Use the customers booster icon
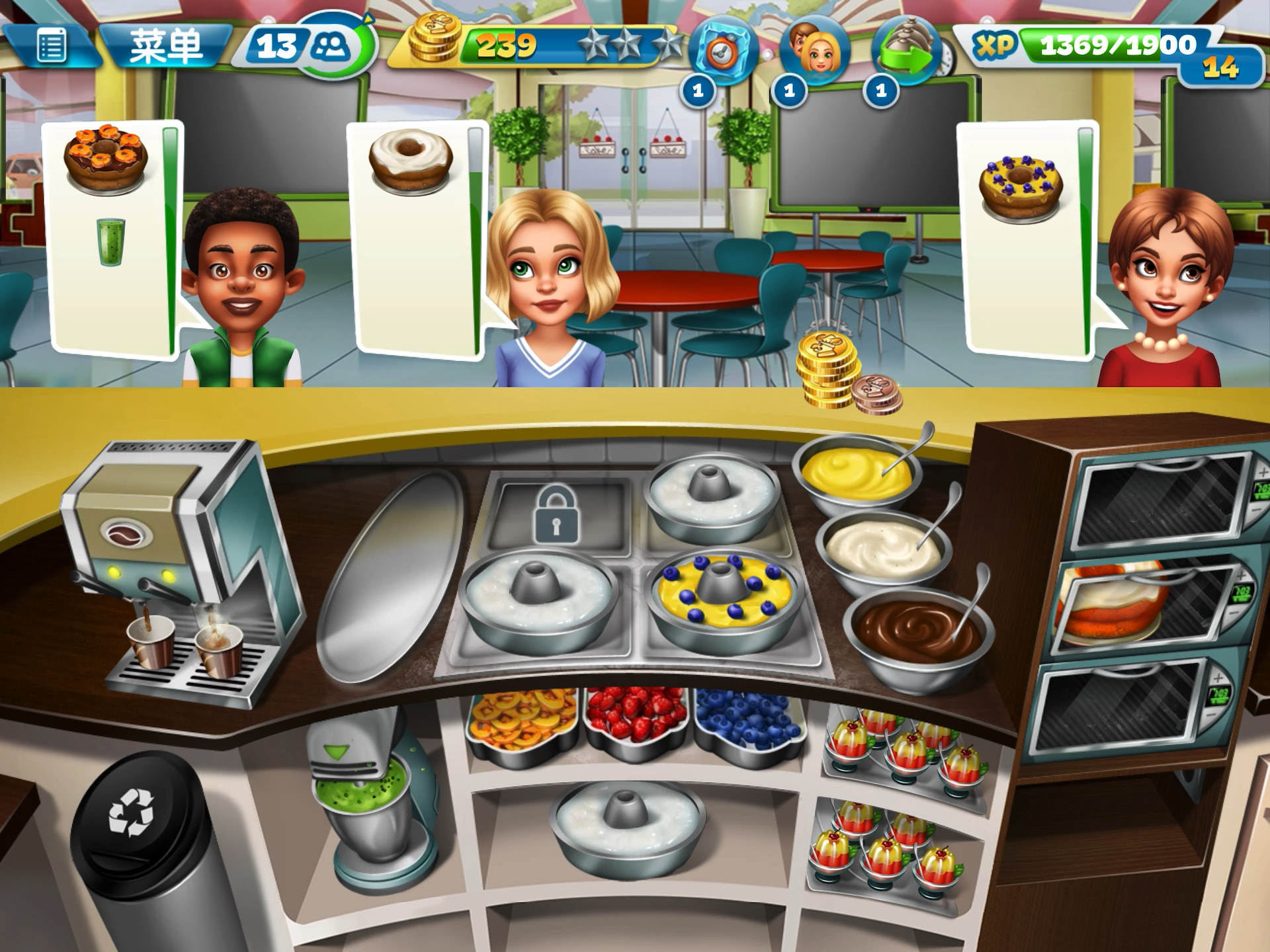The width and height of the screenshot is (1270, 952). tap(814, 52)
